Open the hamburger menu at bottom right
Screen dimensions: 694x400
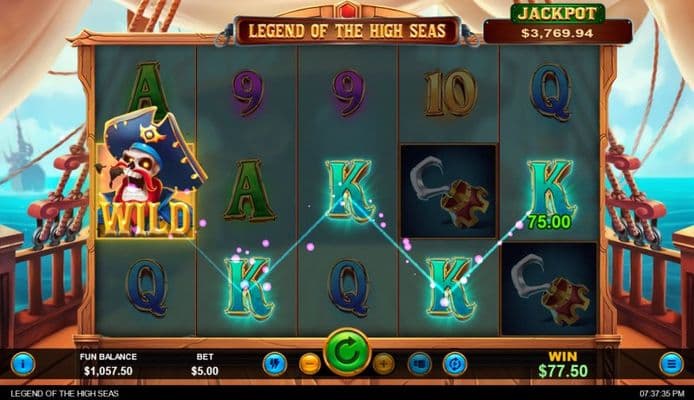672,363
